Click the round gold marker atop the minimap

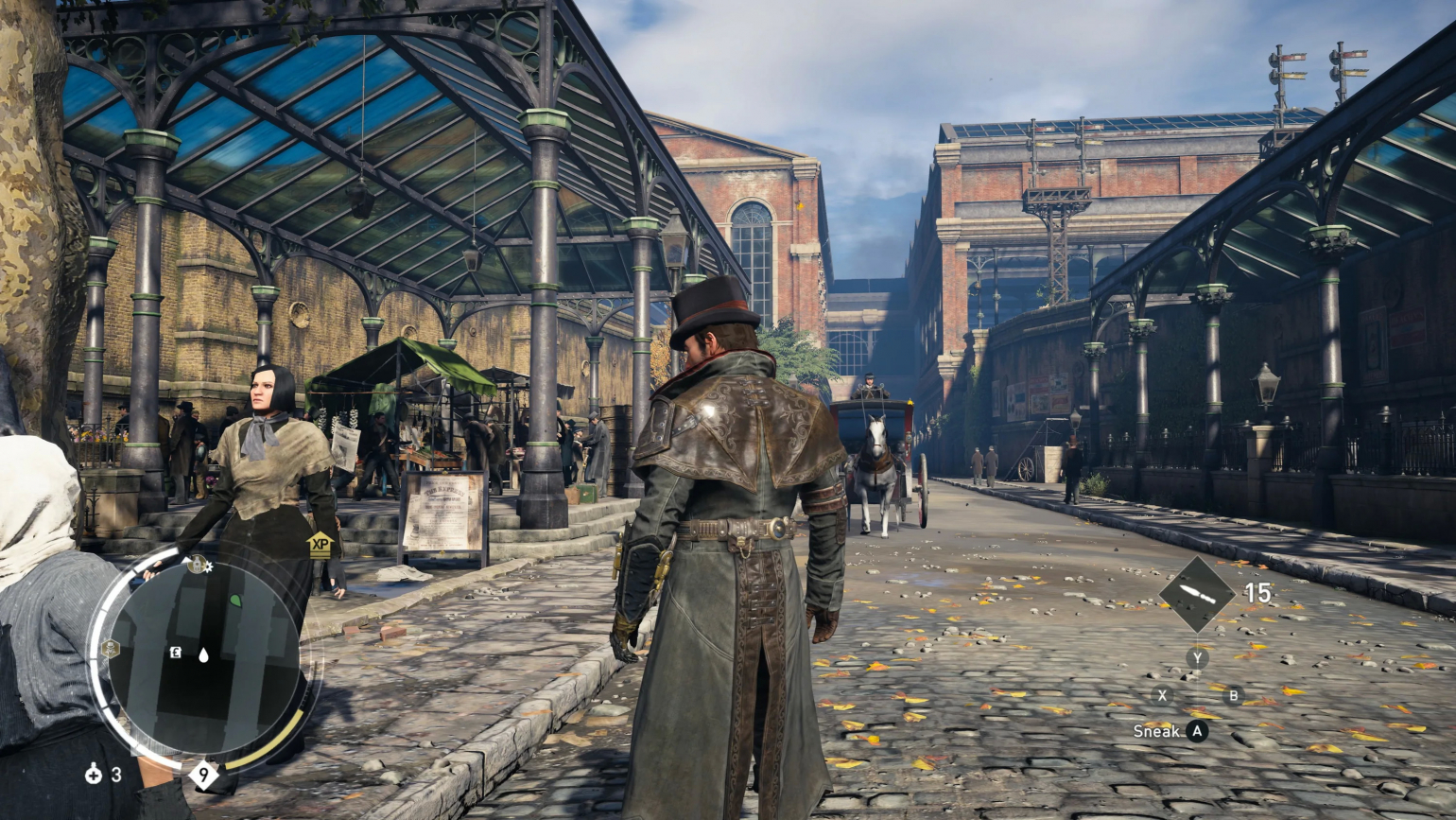click(197, 565)
